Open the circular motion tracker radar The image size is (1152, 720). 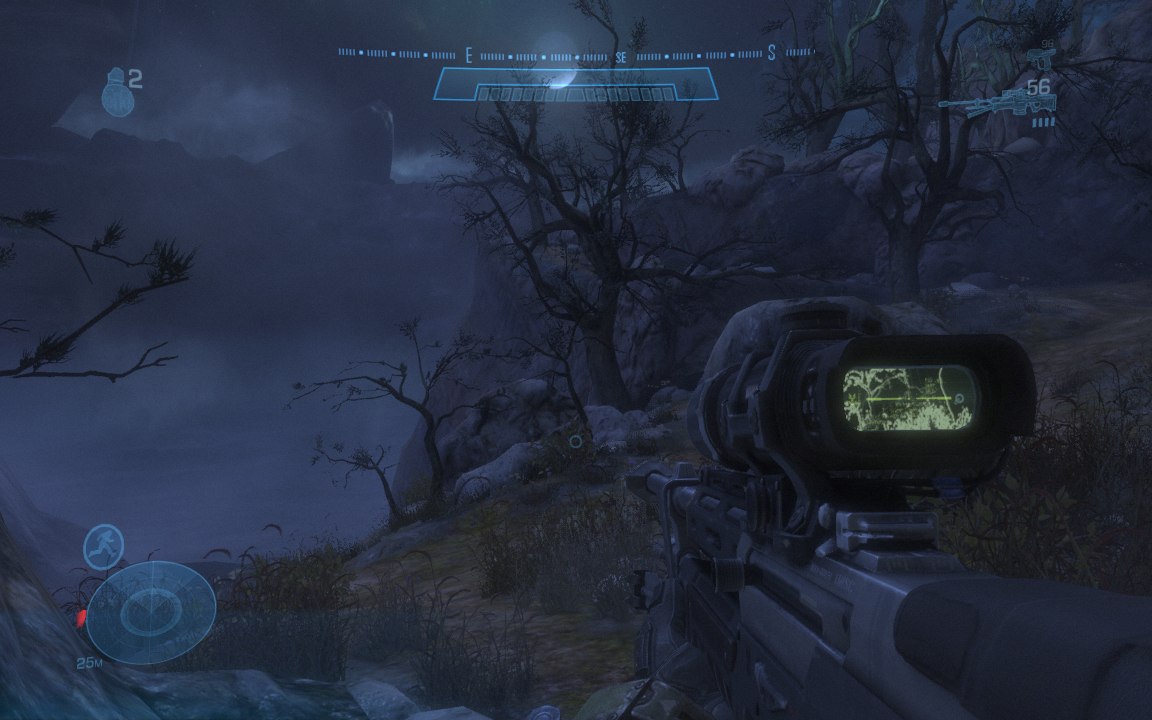pyautogui.click(x=150, y=612)
